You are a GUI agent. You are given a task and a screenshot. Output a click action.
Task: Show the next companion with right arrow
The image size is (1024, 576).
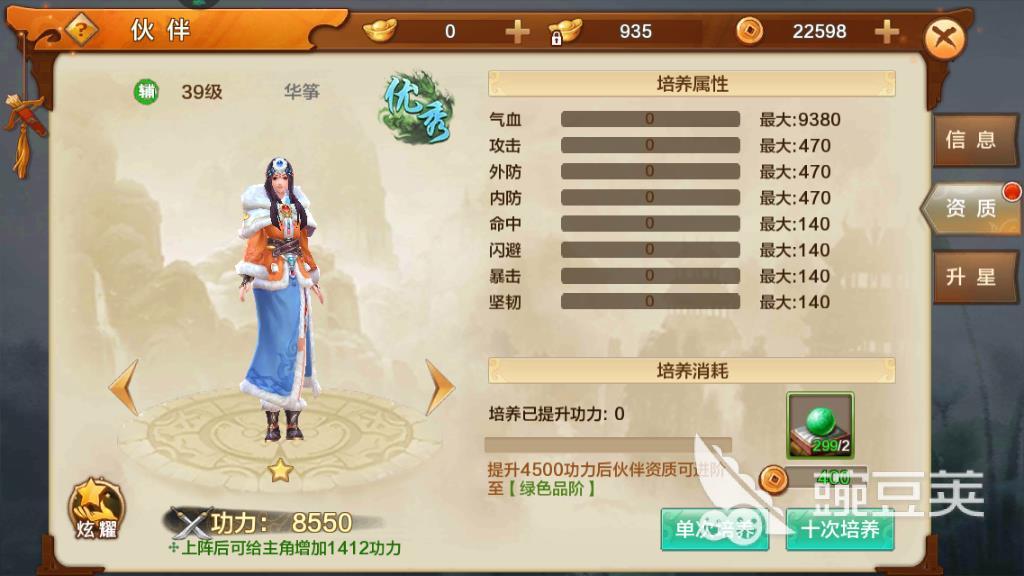(440, 388)
